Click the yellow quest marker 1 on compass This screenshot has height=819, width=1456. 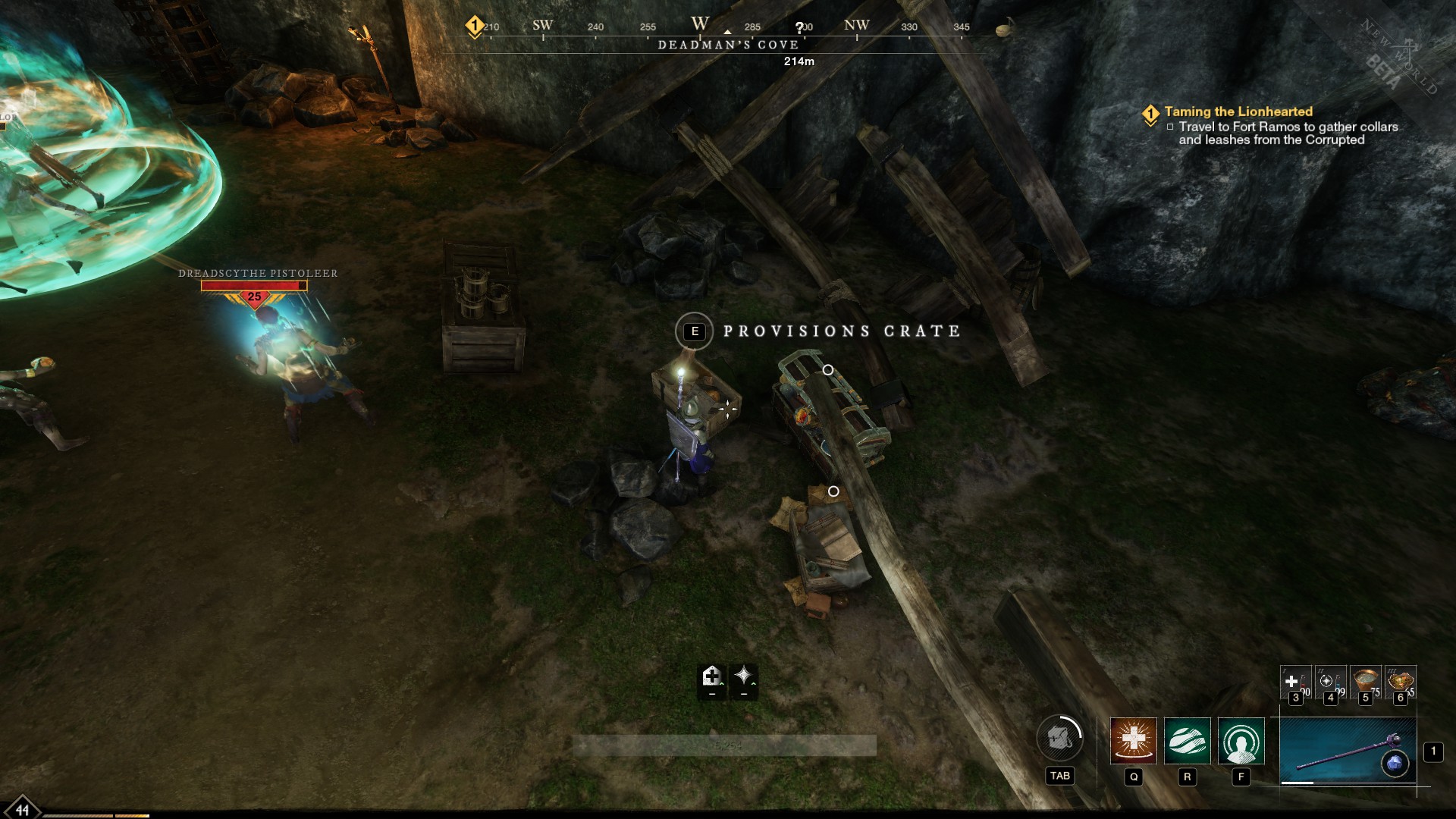click(474, 24)
